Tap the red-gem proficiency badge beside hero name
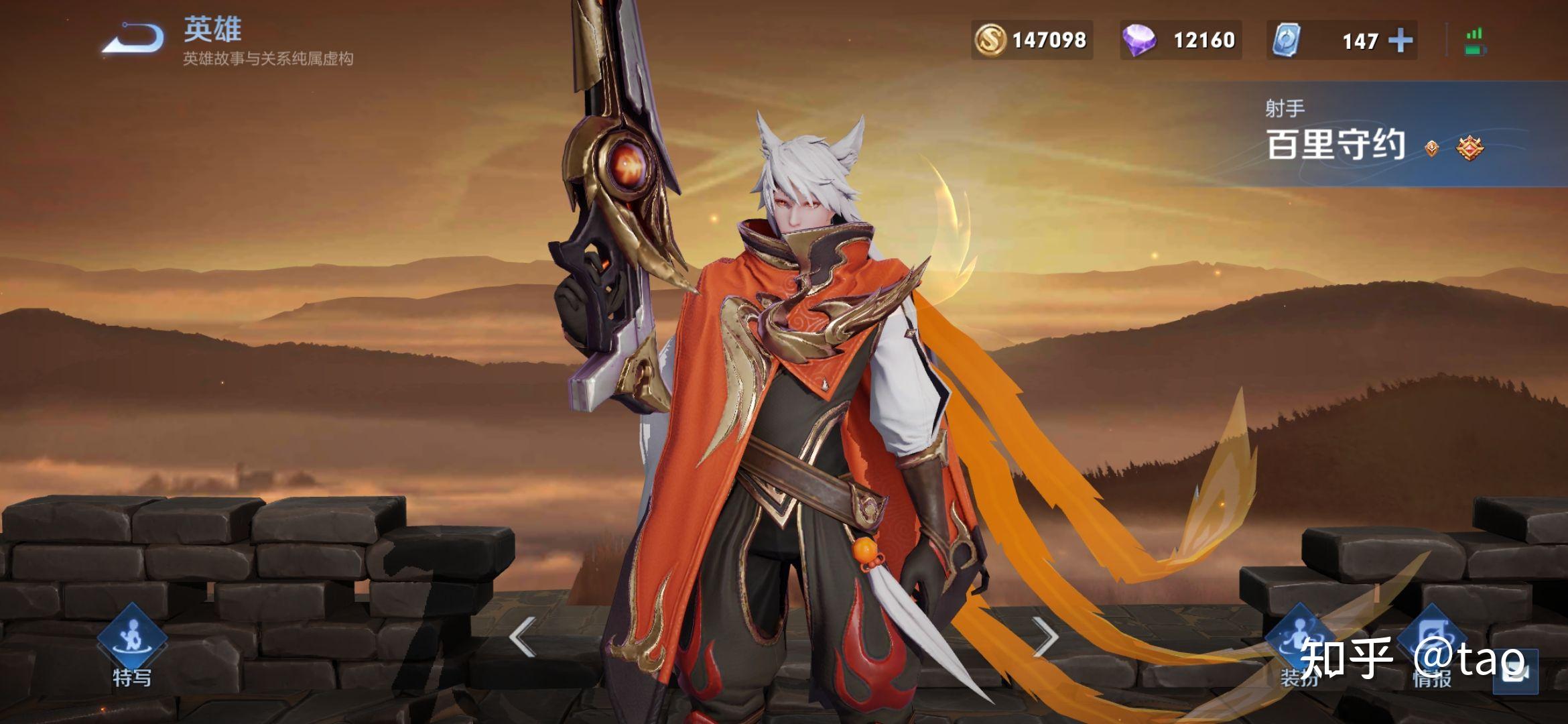This screenshot has height=724, width=1568. tap(1470, 148)
